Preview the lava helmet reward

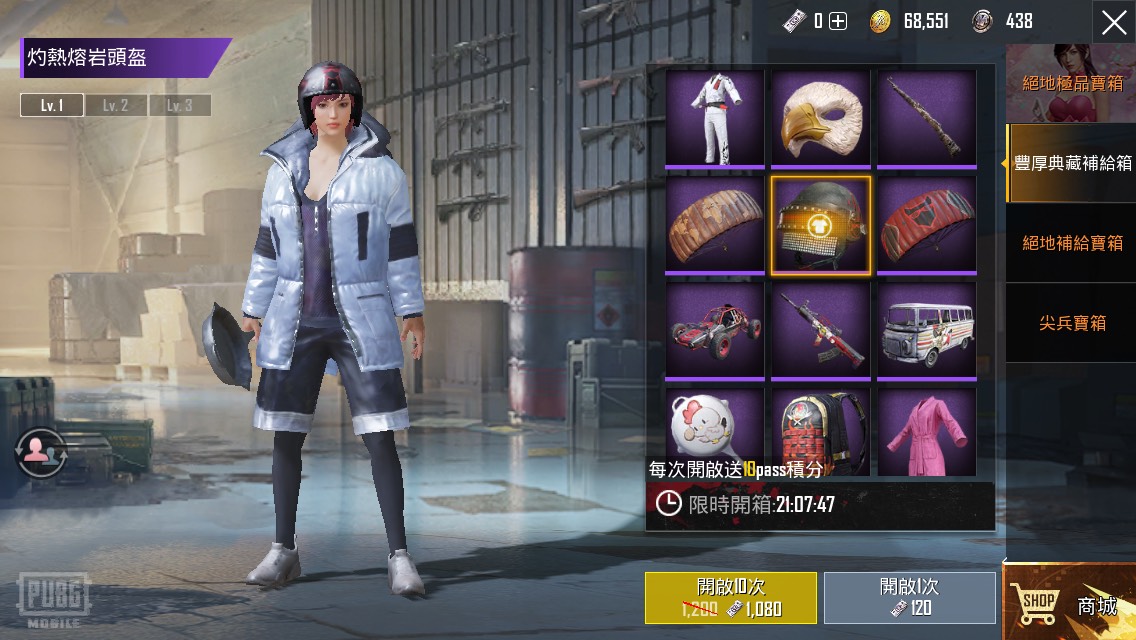[821, 225]
